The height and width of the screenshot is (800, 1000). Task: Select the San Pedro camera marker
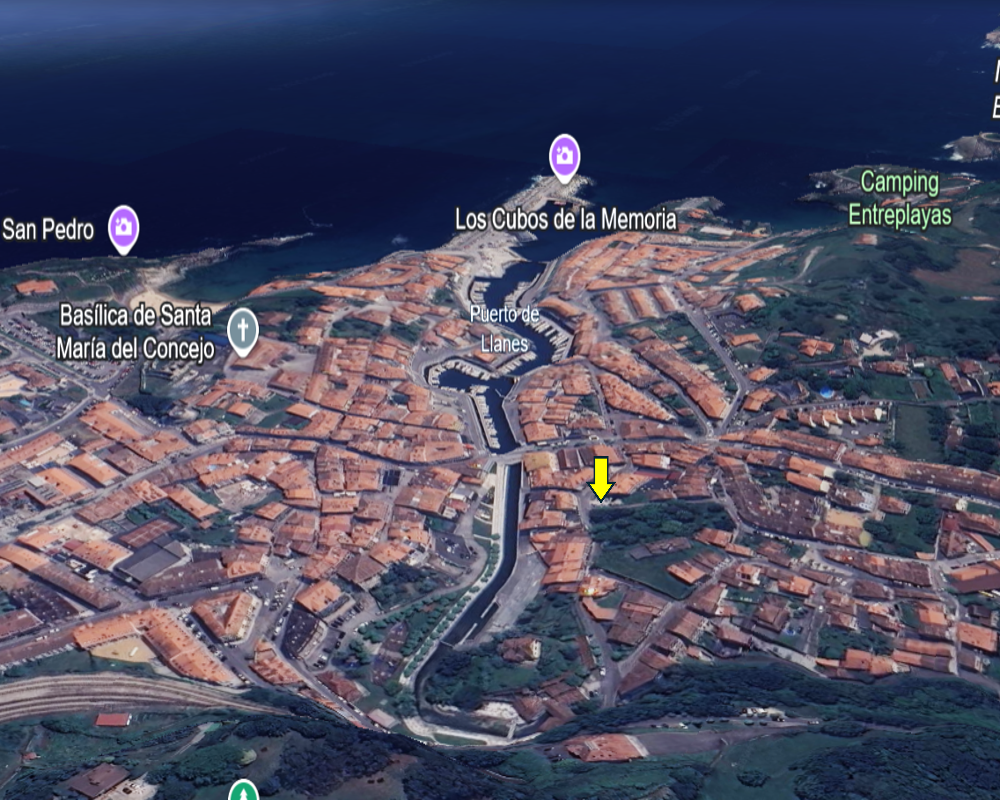123,227
